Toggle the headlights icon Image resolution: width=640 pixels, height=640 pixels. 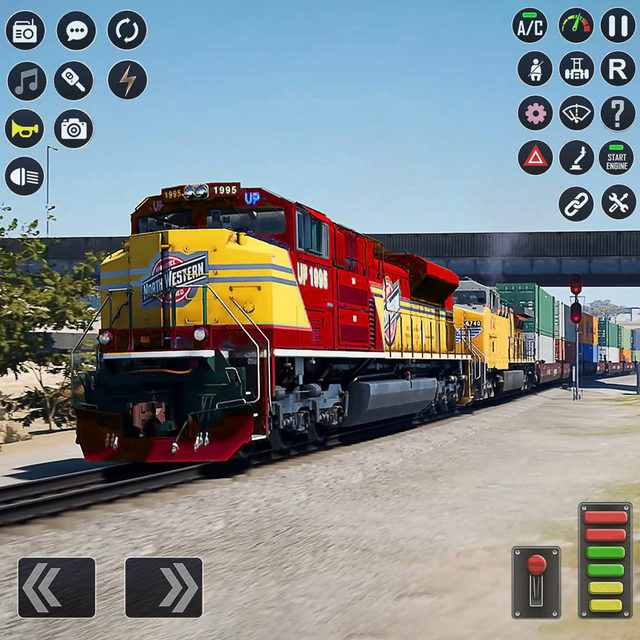(x=25, y=176)
